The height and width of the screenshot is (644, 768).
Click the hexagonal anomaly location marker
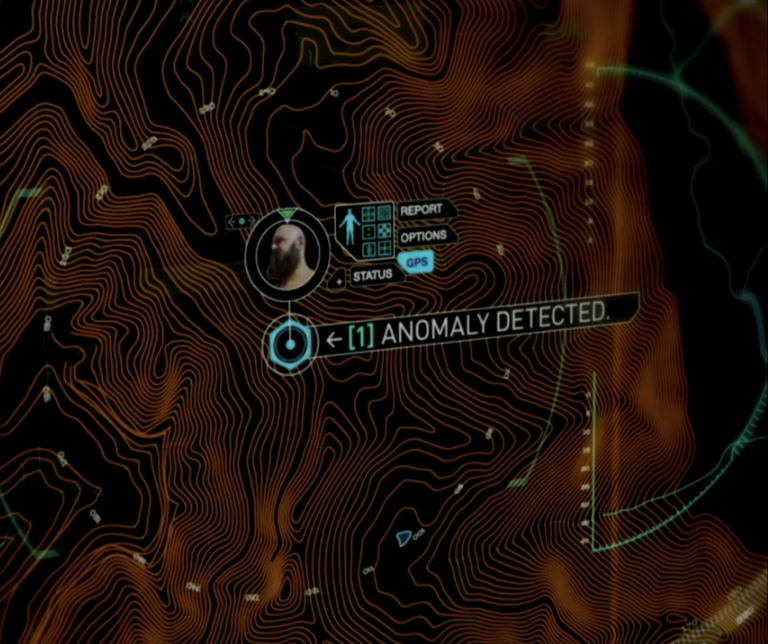tap(289, 345)
